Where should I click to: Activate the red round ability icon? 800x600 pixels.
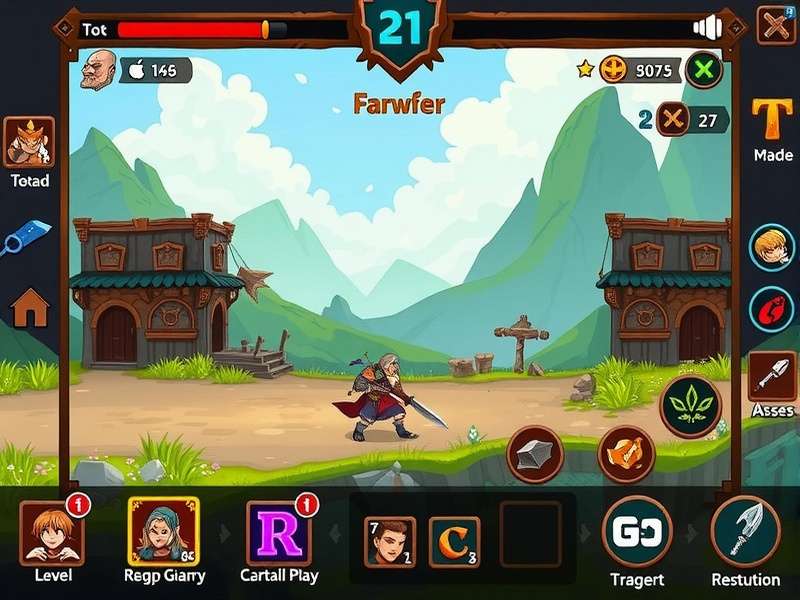point(772,308)
